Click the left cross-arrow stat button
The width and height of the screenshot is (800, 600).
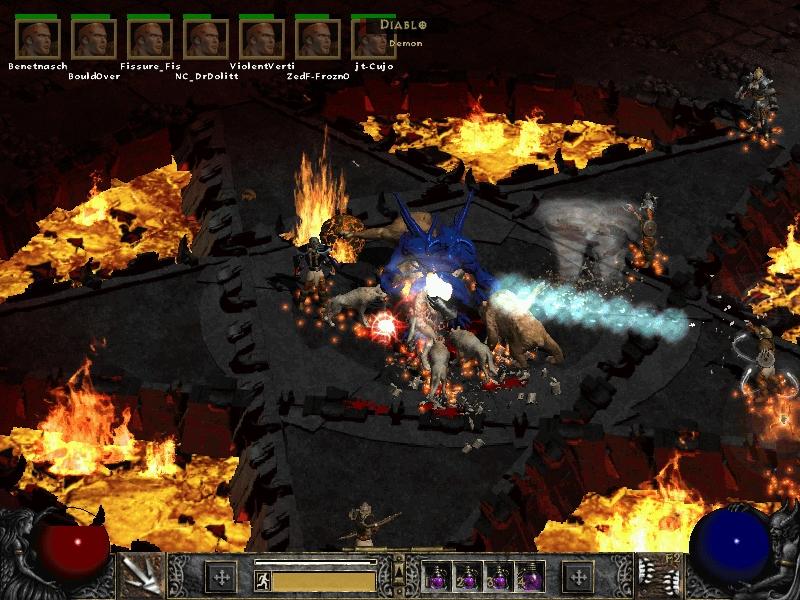(x=221, y=577)
